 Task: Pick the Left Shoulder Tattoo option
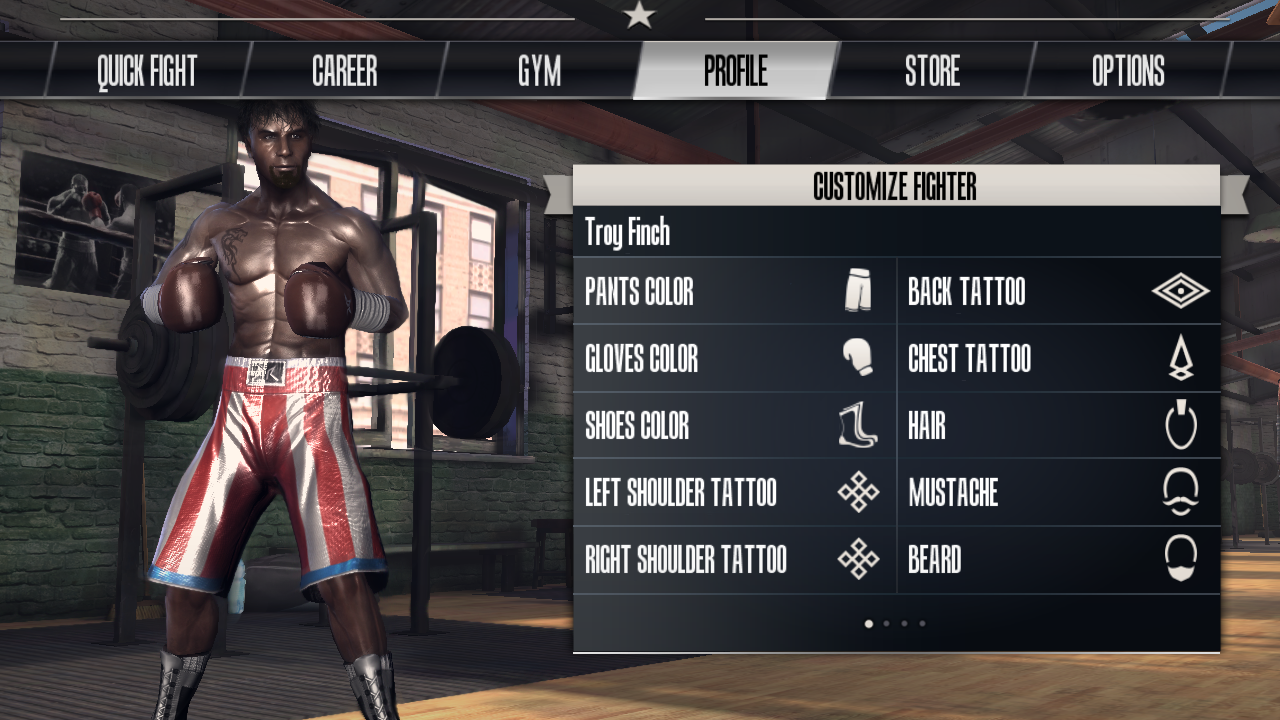734,493
